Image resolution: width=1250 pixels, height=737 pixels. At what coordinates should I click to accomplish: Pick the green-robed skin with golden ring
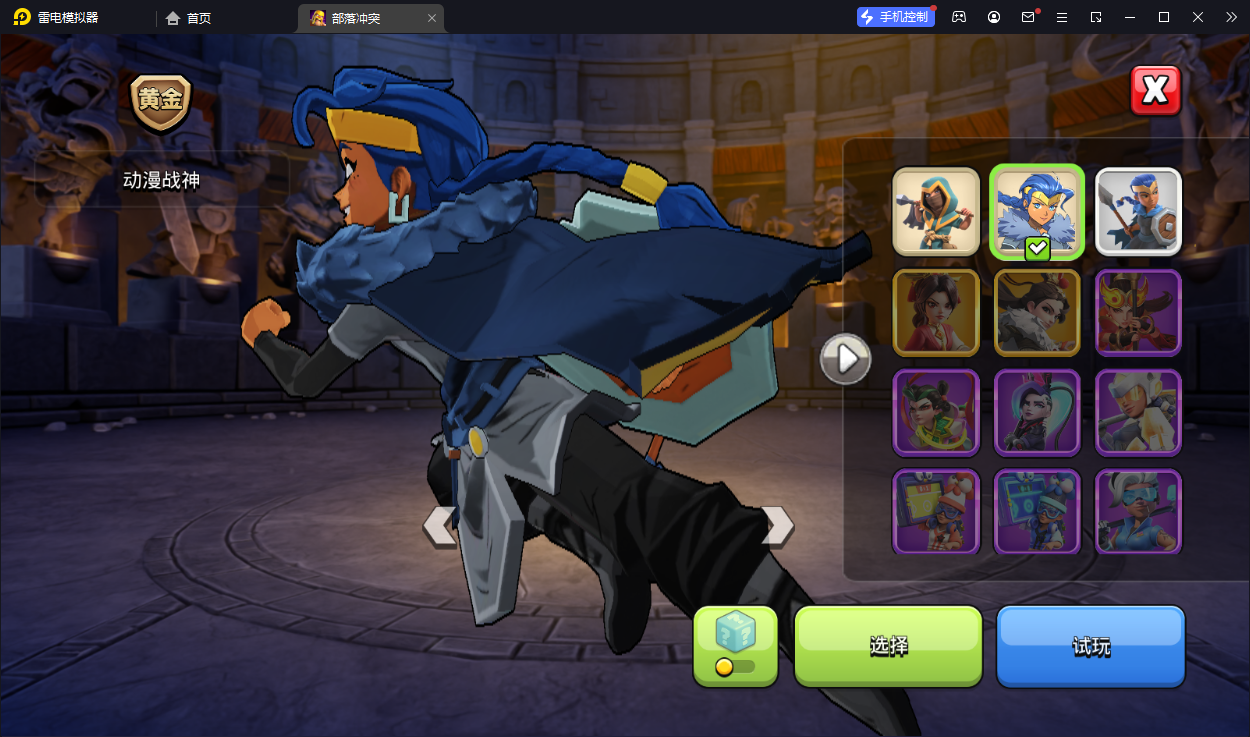pos(936,412)
